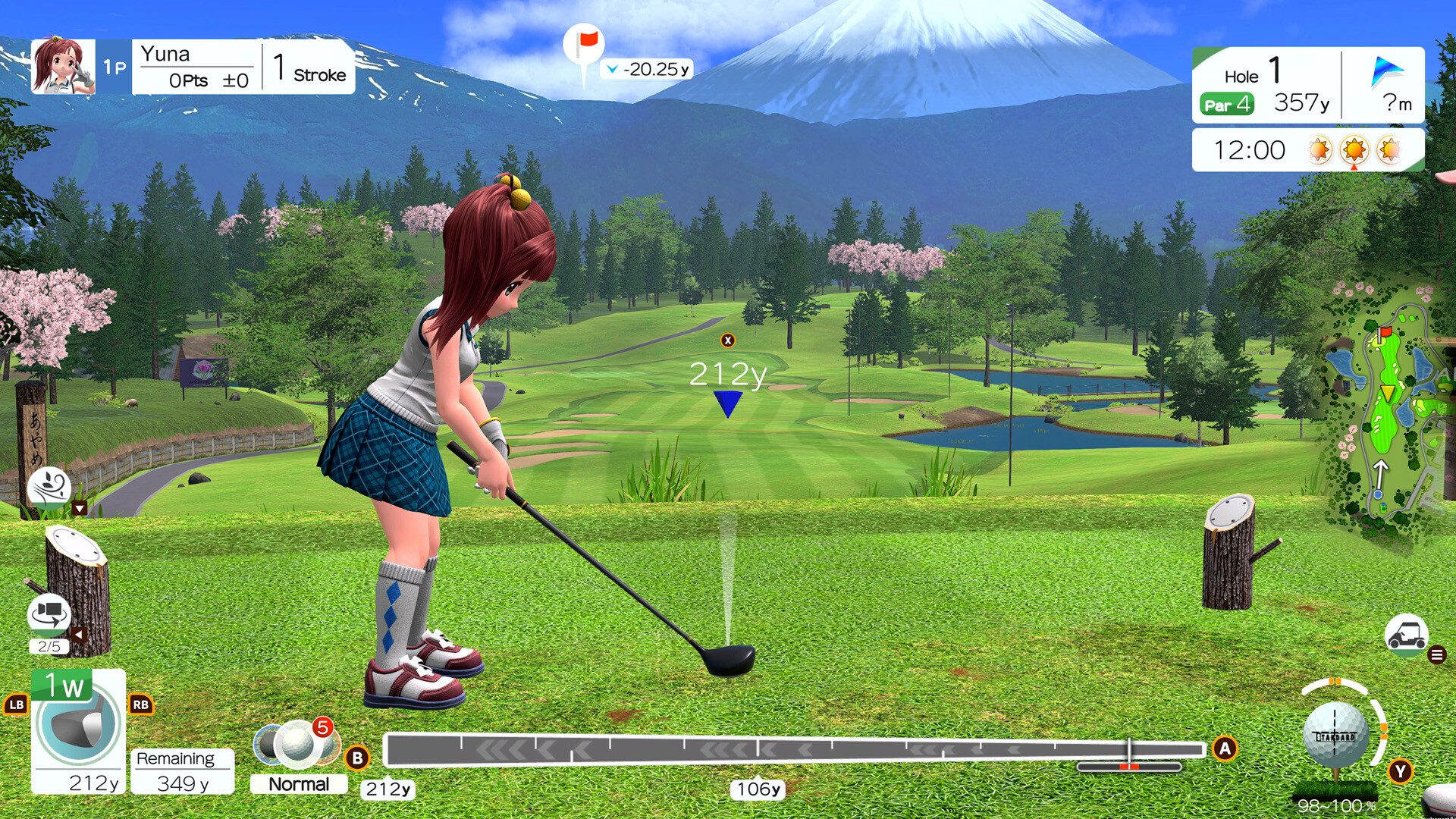This screenshot has height=819, width=1456.
Task: Expand the wind panel triangle arrow
Action: tap(79, 508)
